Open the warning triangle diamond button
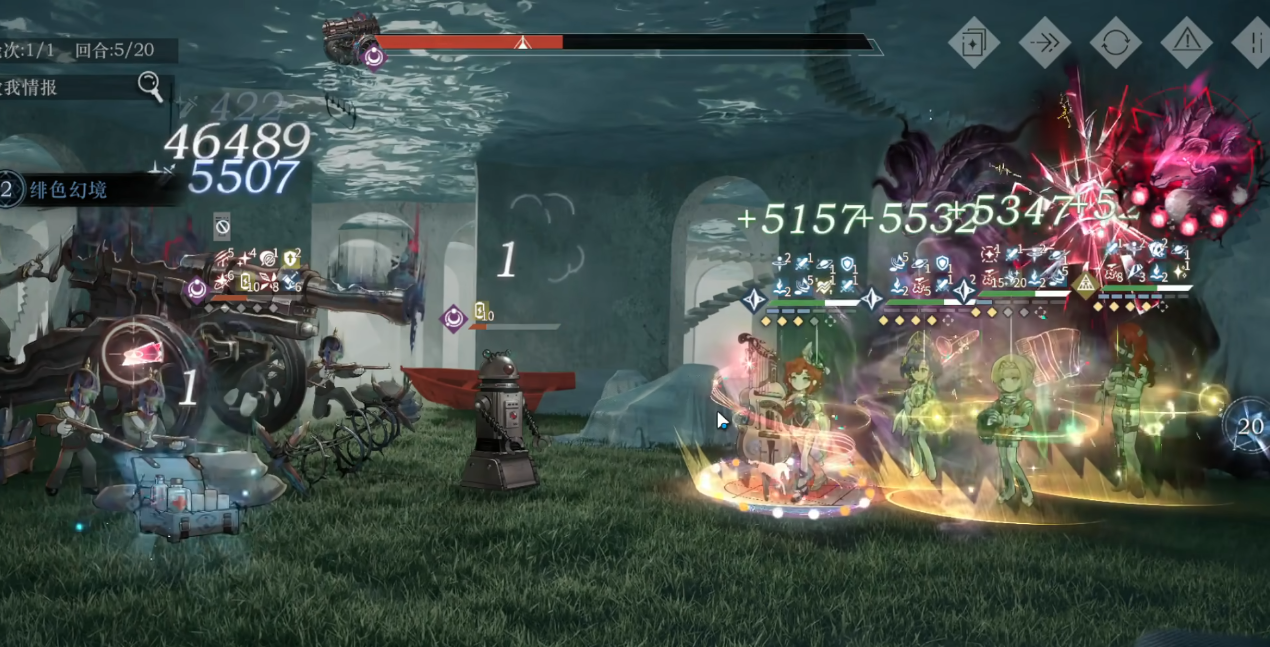 [1186, 42]
